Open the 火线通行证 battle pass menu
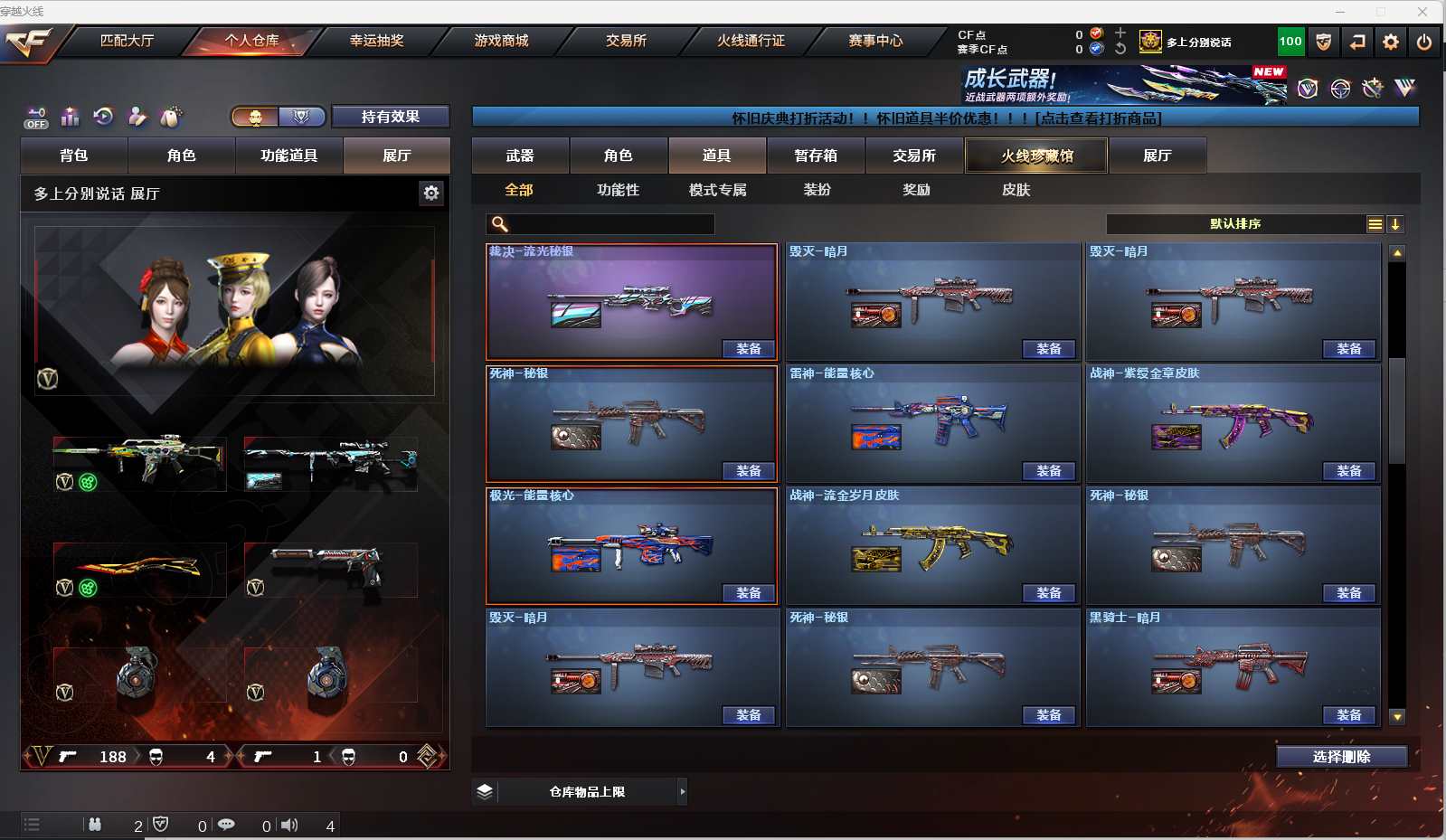This screenshot has width=1446, height=840. coord(751,41)
